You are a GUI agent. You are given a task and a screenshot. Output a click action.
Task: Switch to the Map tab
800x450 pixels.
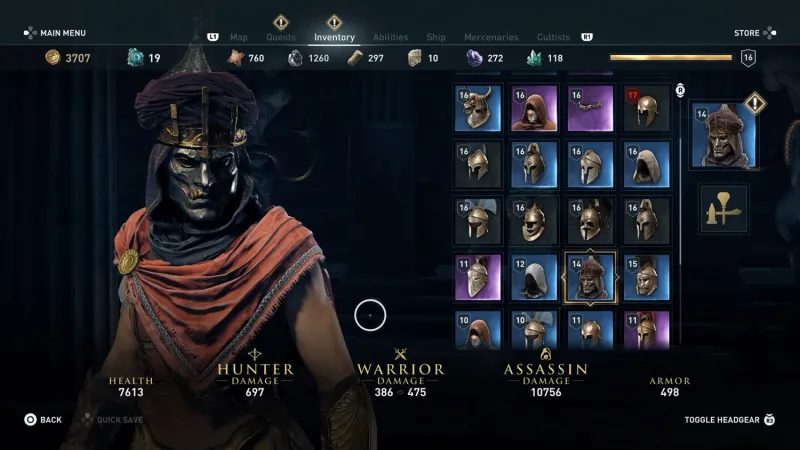tap(239, 37)
